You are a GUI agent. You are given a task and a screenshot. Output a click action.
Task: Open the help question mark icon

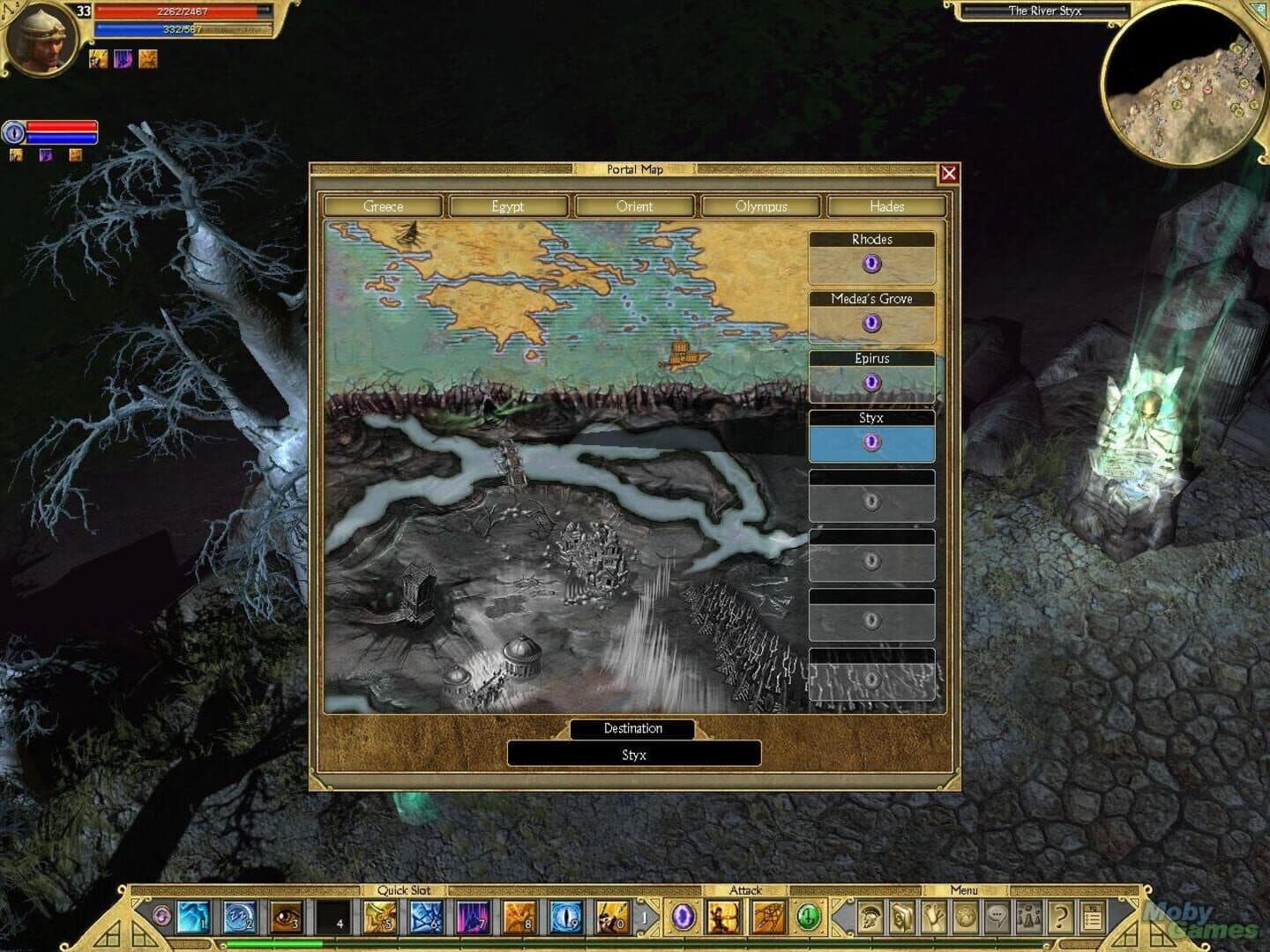1060,917
